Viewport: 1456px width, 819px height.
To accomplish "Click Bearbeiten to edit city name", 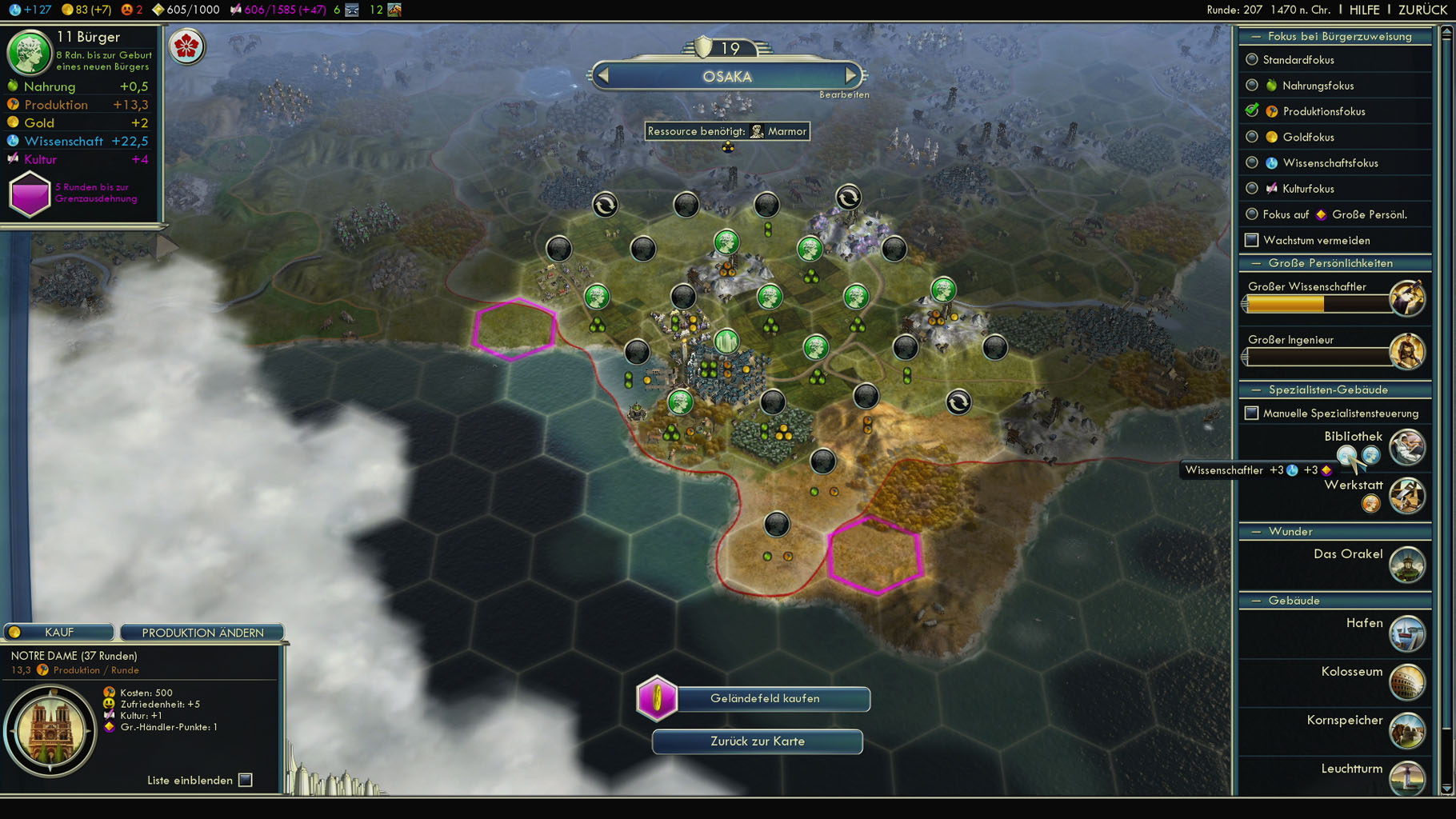I will pos(843,94).
